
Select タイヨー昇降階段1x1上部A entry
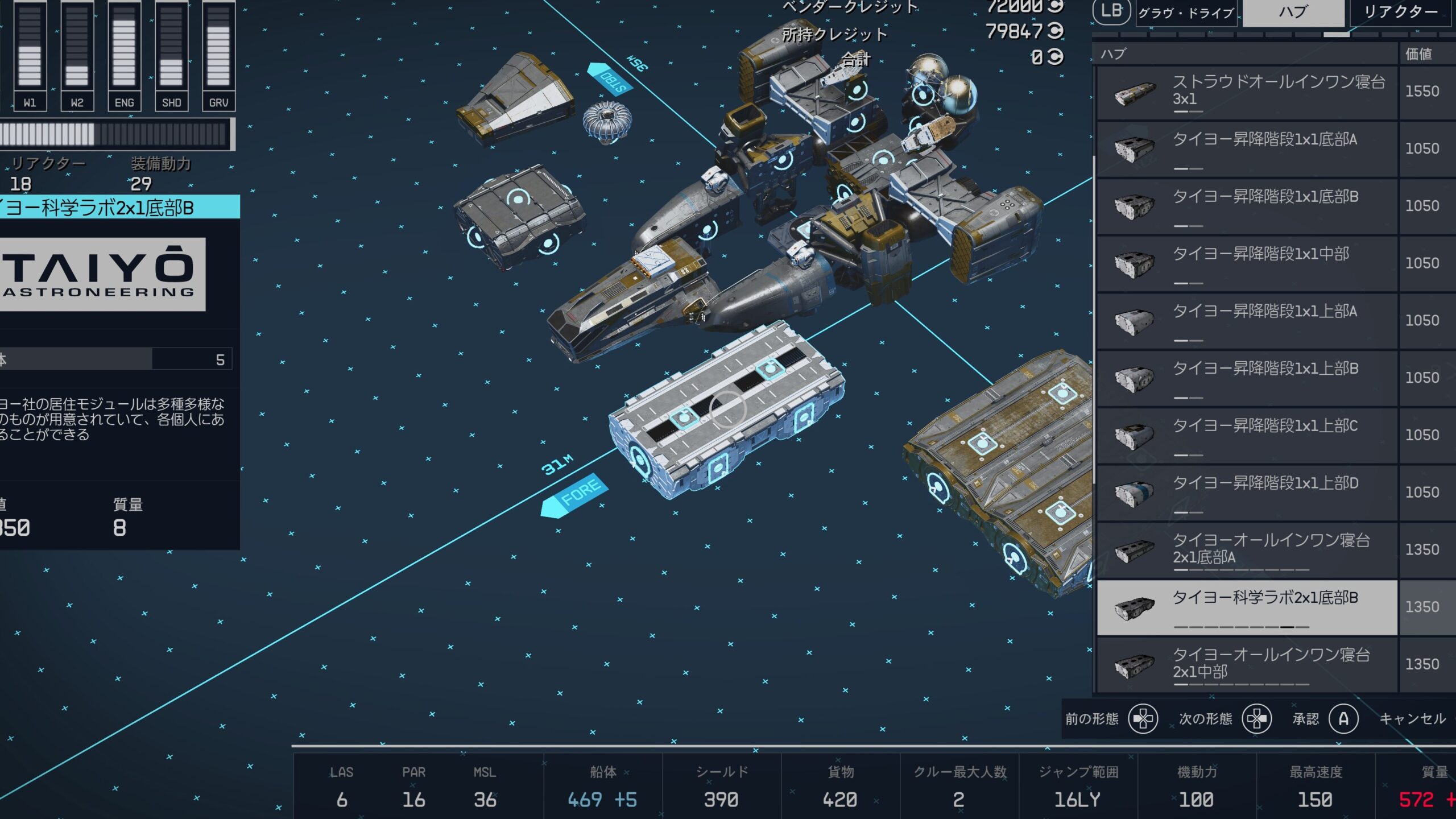point(1247,321)
